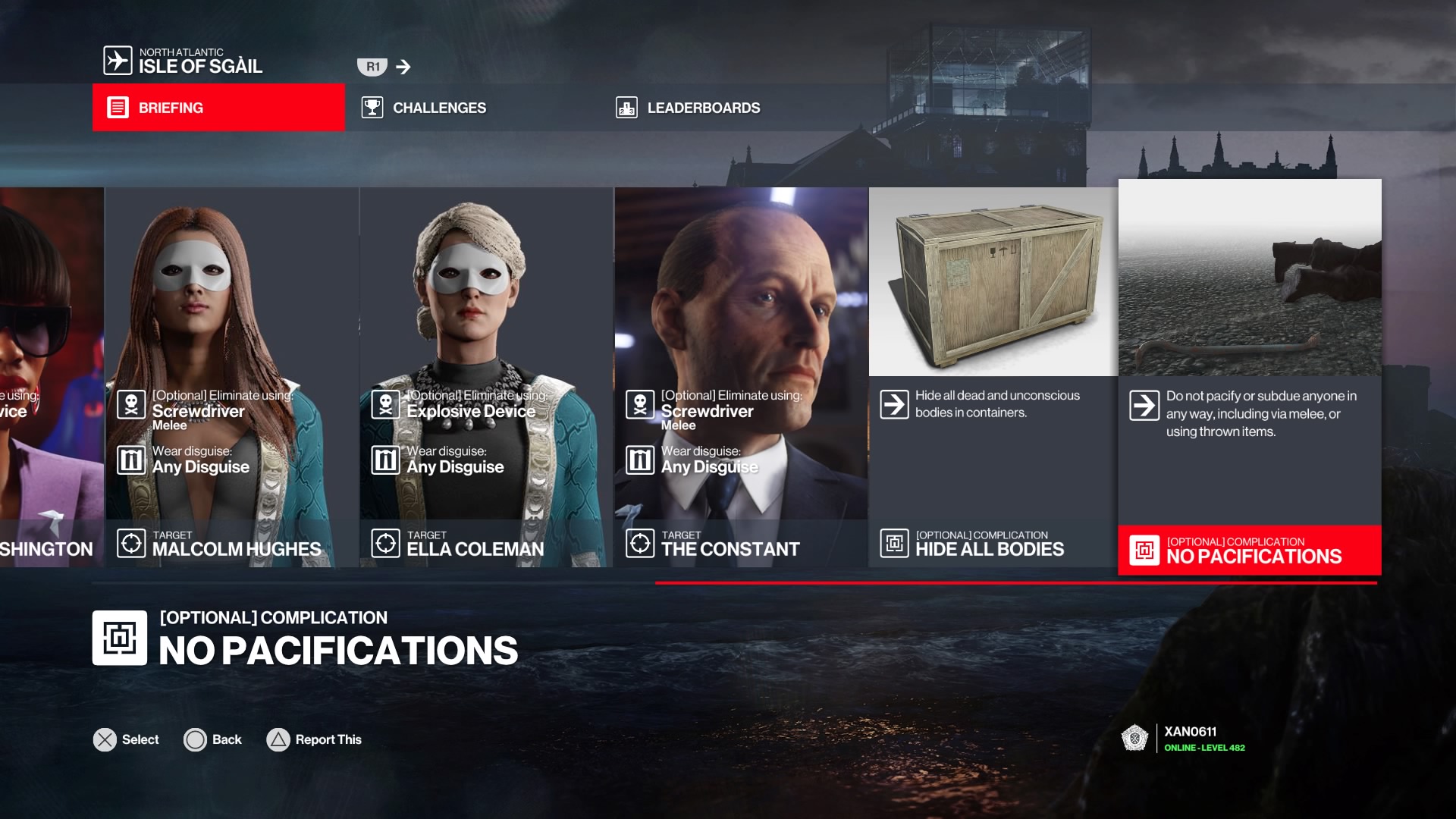Select the Malcolm Hughes target card
This screenshot has width=1456, height=819.
pyautogui.click(x=231, y=377)
